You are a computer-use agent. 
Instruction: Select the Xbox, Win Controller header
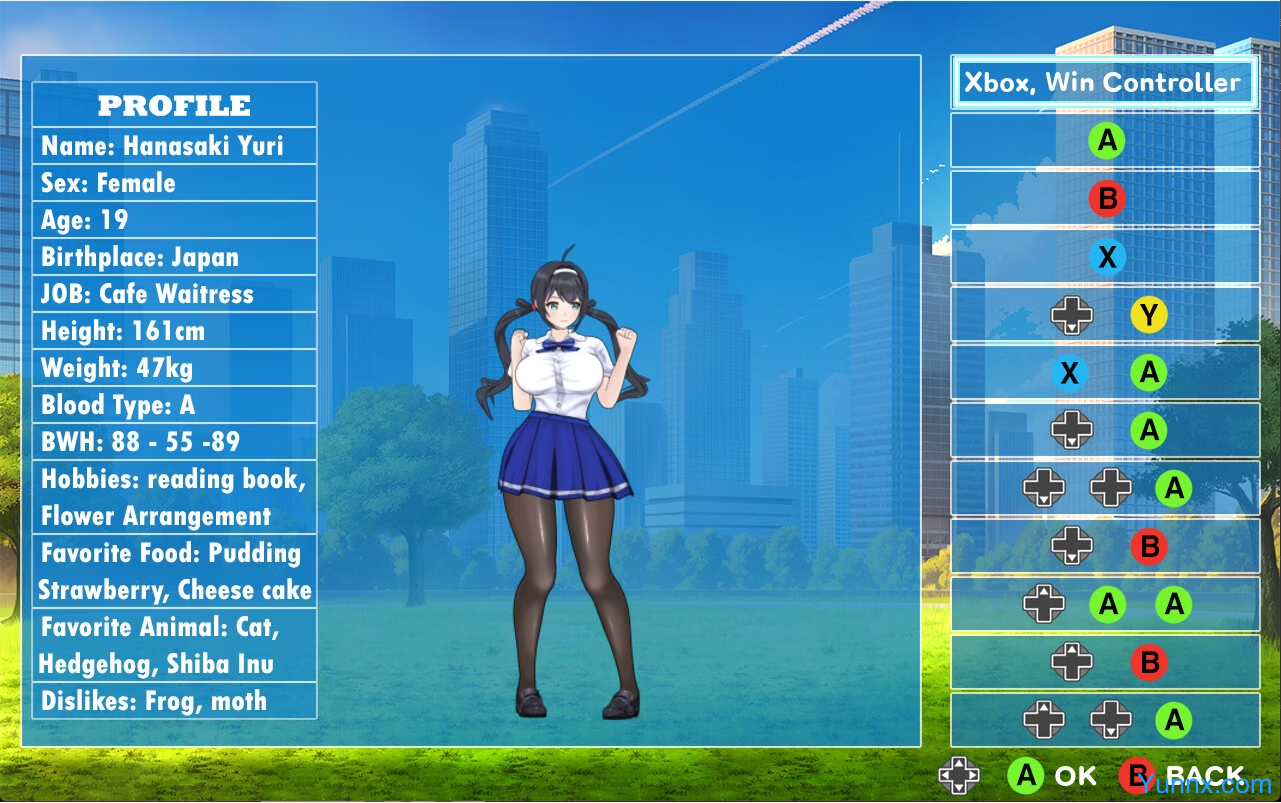pyautogui.click(x=1103, y=82)
